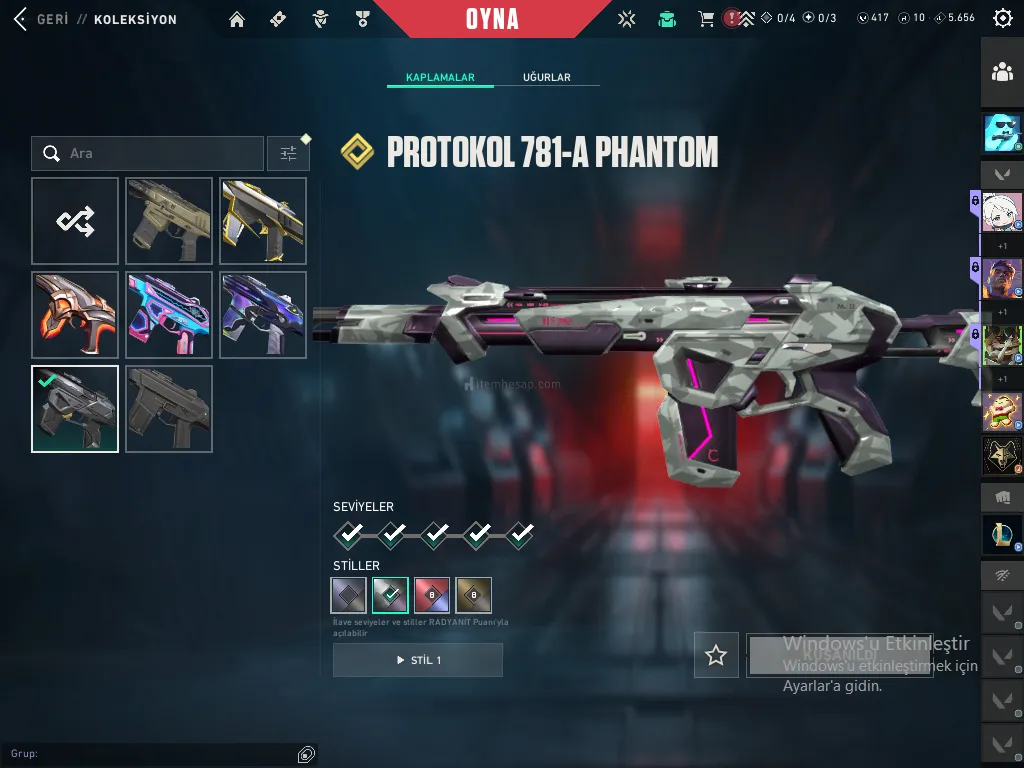Viewport: 1024px width, 768px height.
Task: Select the red and blue style variant
Action: pos(432,595)
